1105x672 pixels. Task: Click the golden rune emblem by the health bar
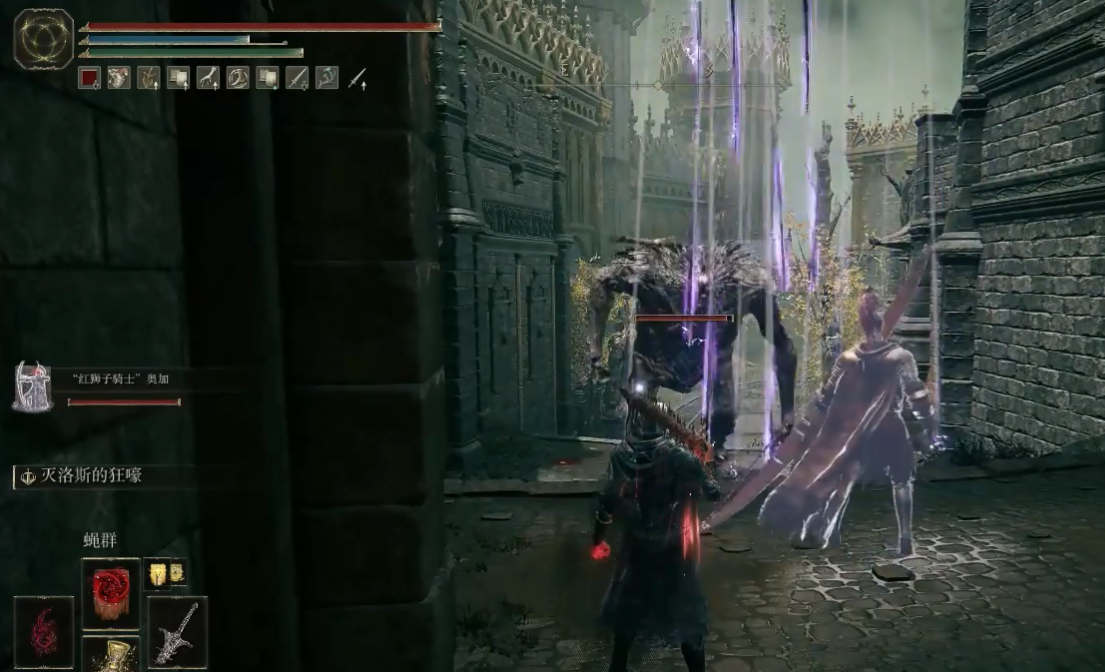[x=44, y=39]
